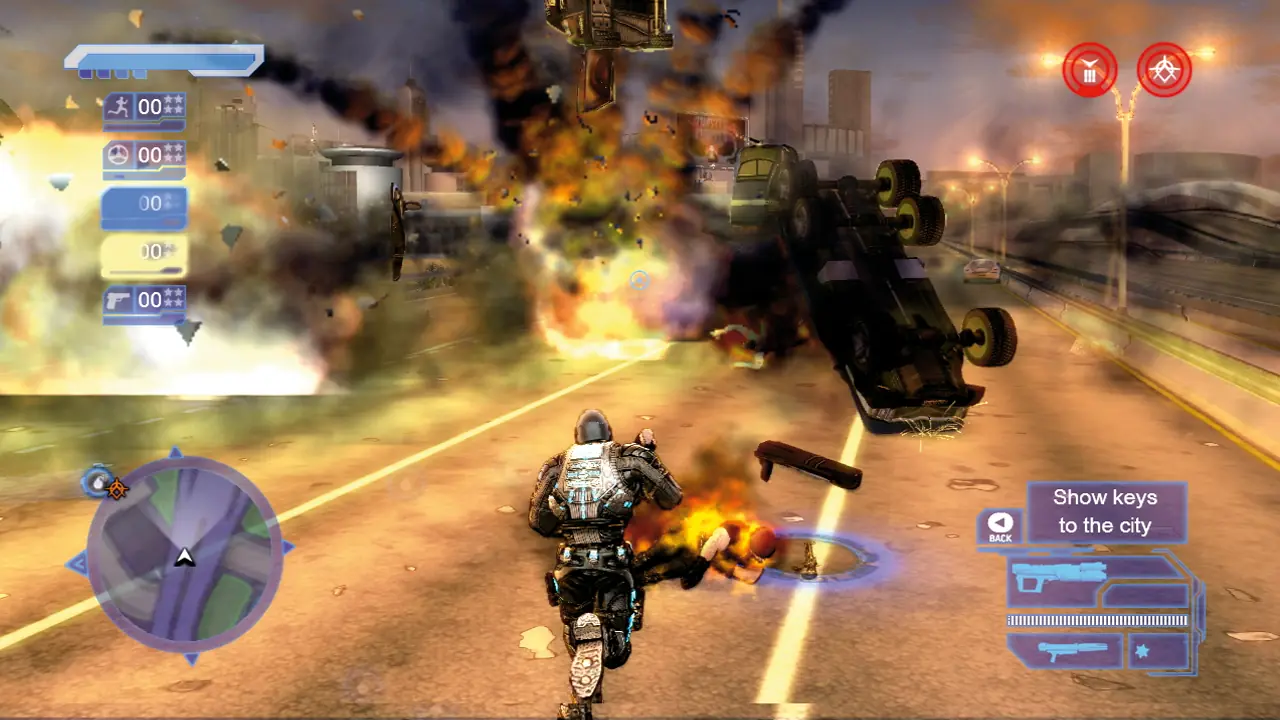
Task: Toggle the shield segment bar top left
Action: click(163, 60)
